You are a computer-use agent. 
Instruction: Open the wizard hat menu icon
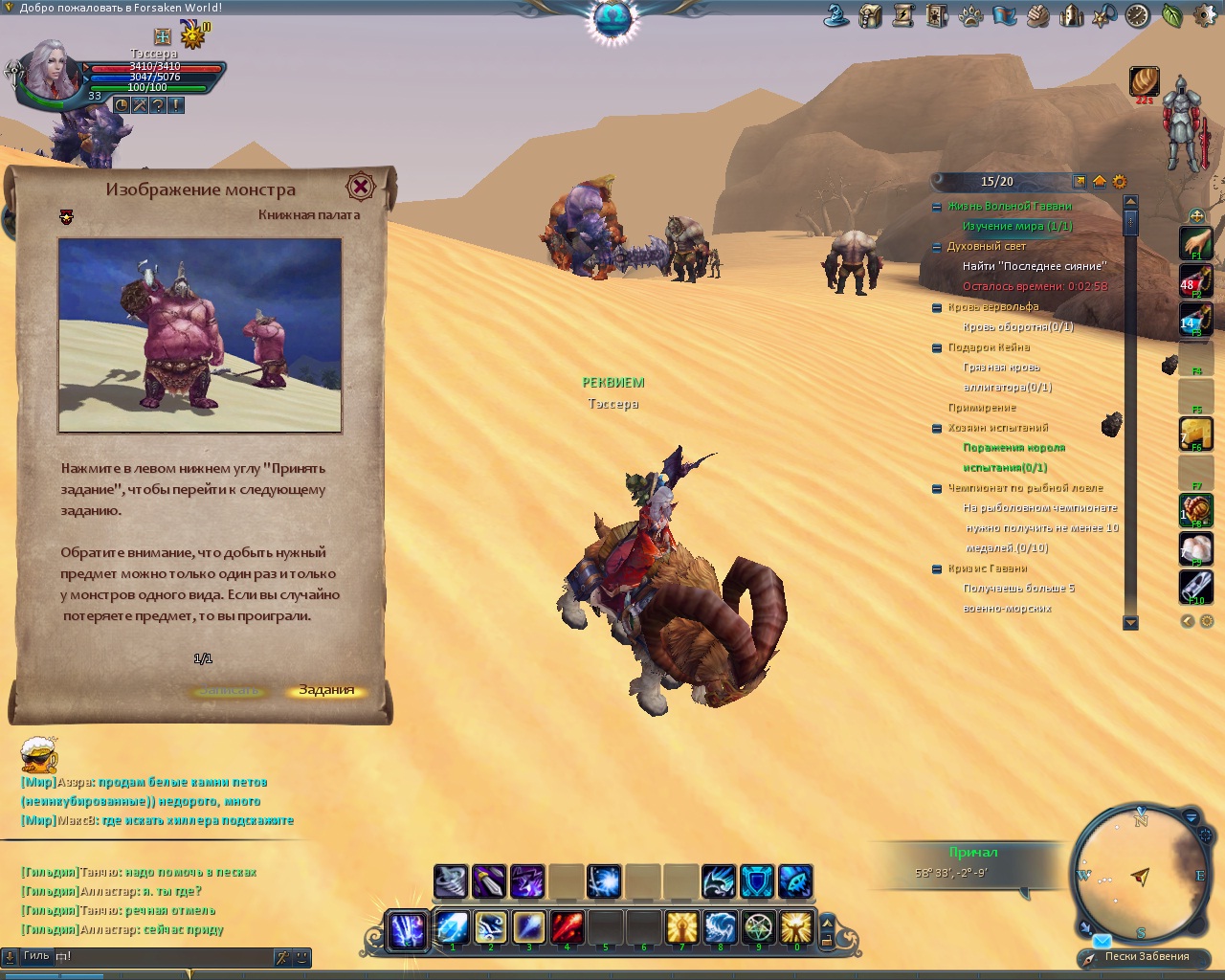click(837, 15)
